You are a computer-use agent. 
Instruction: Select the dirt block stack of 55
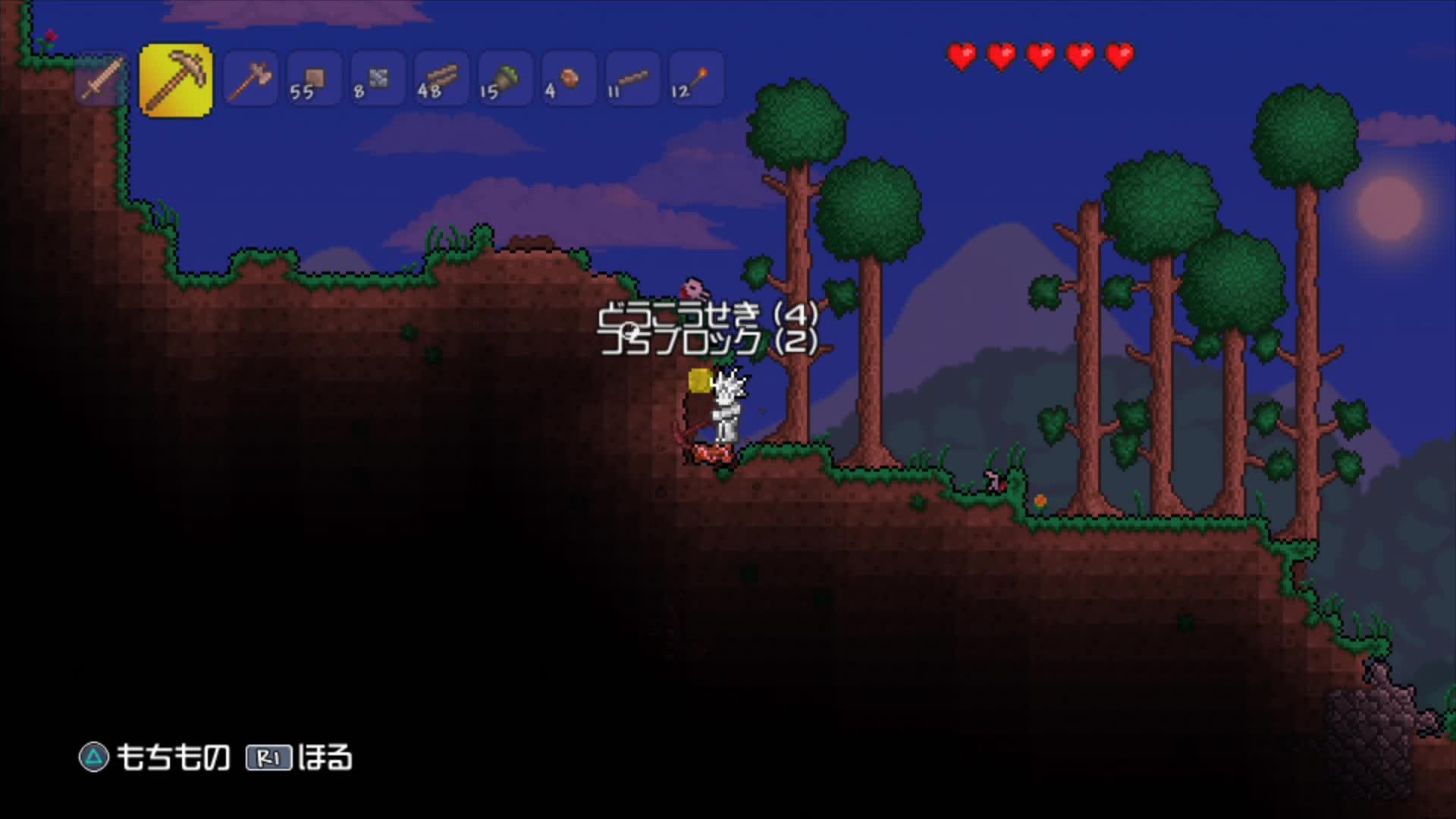tap(313, 80)
